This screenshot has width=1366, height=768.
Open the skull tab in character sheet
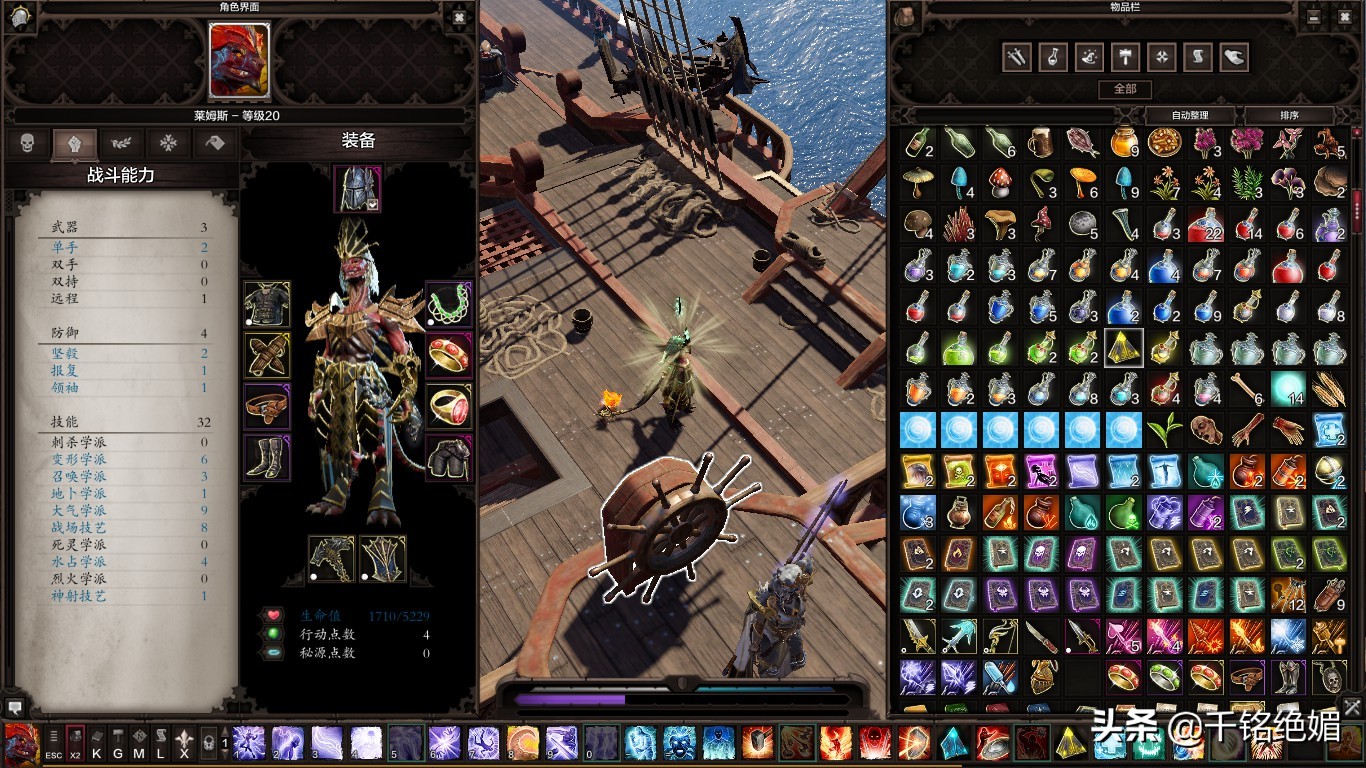pyautogui.click(x=27, y=143)
